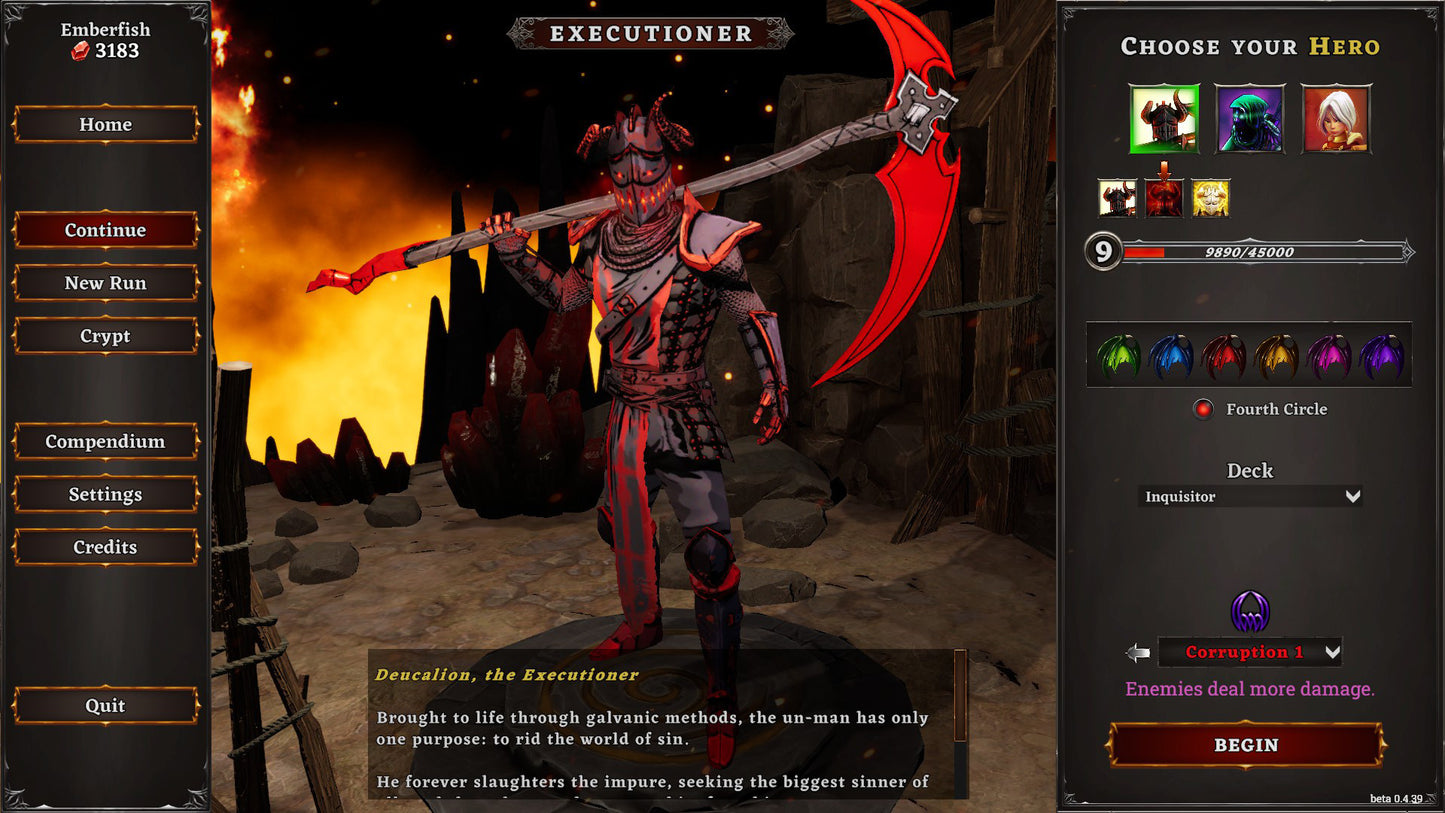
Task: Continue the current run
Action: tap(105, 230)
